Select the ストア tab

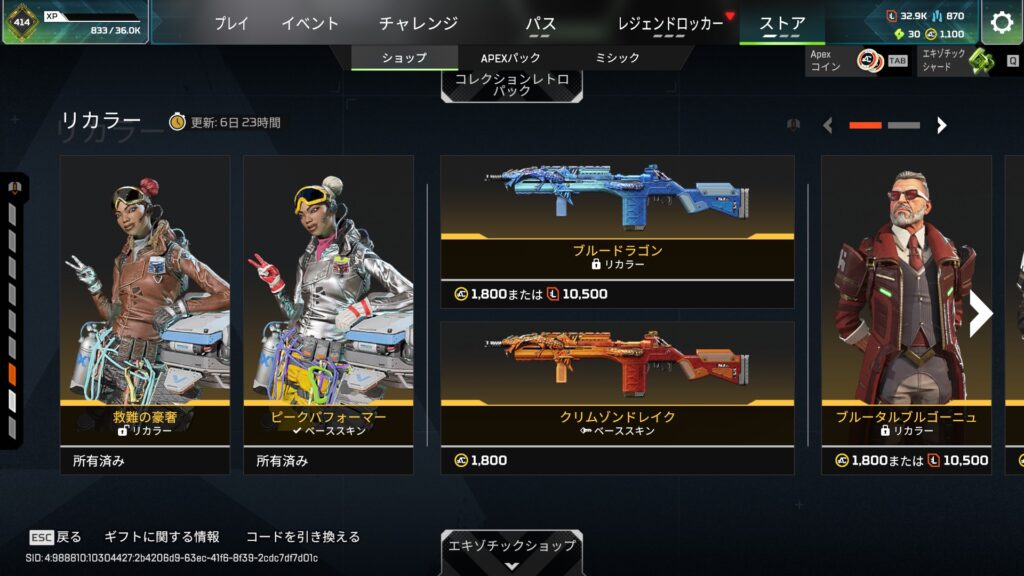click(x=782, y=23)
